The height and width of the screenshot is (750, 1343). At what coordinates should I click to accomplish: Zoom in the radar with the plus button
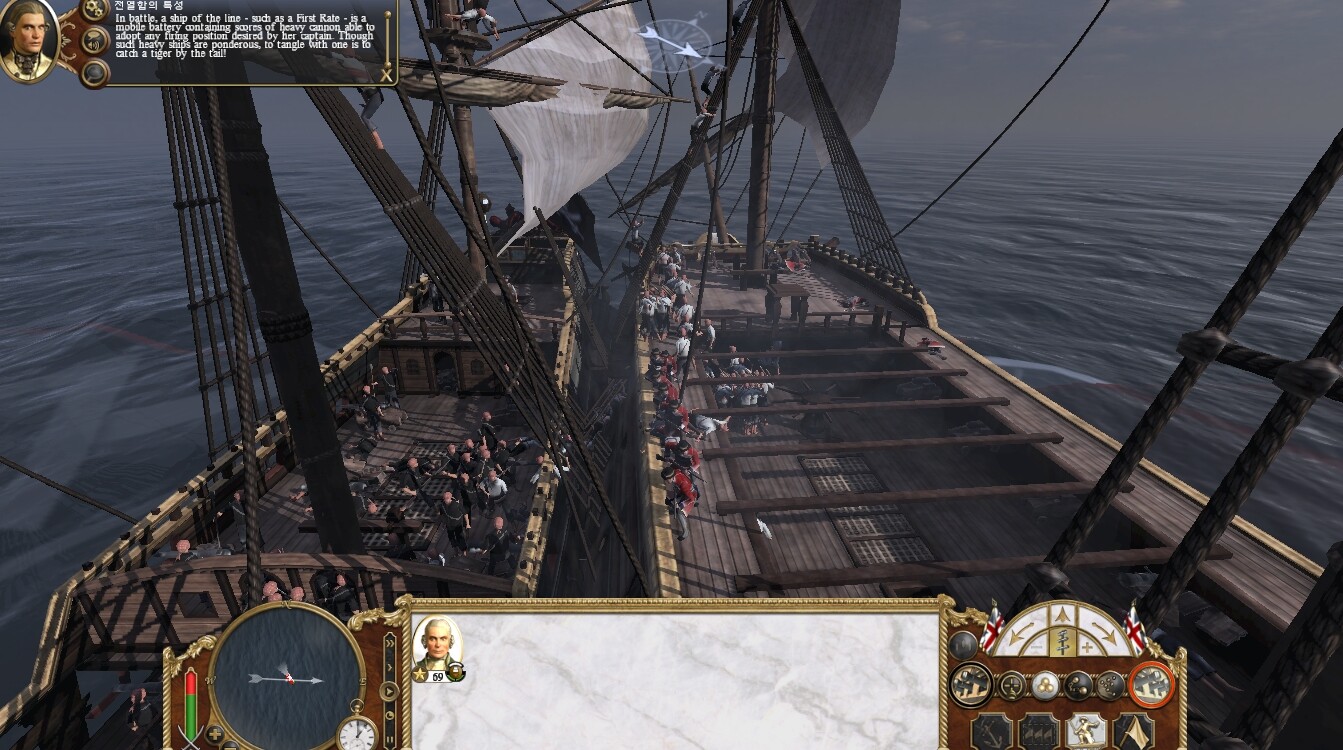[x=215, y=734]
